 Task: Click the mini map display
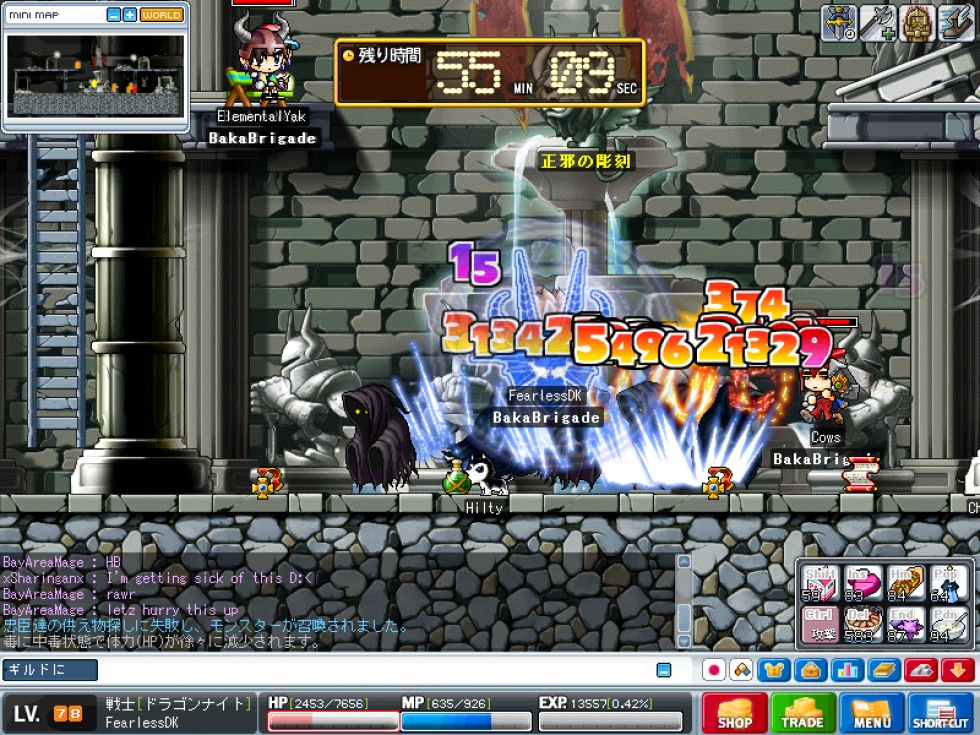[x=96, y=76]
